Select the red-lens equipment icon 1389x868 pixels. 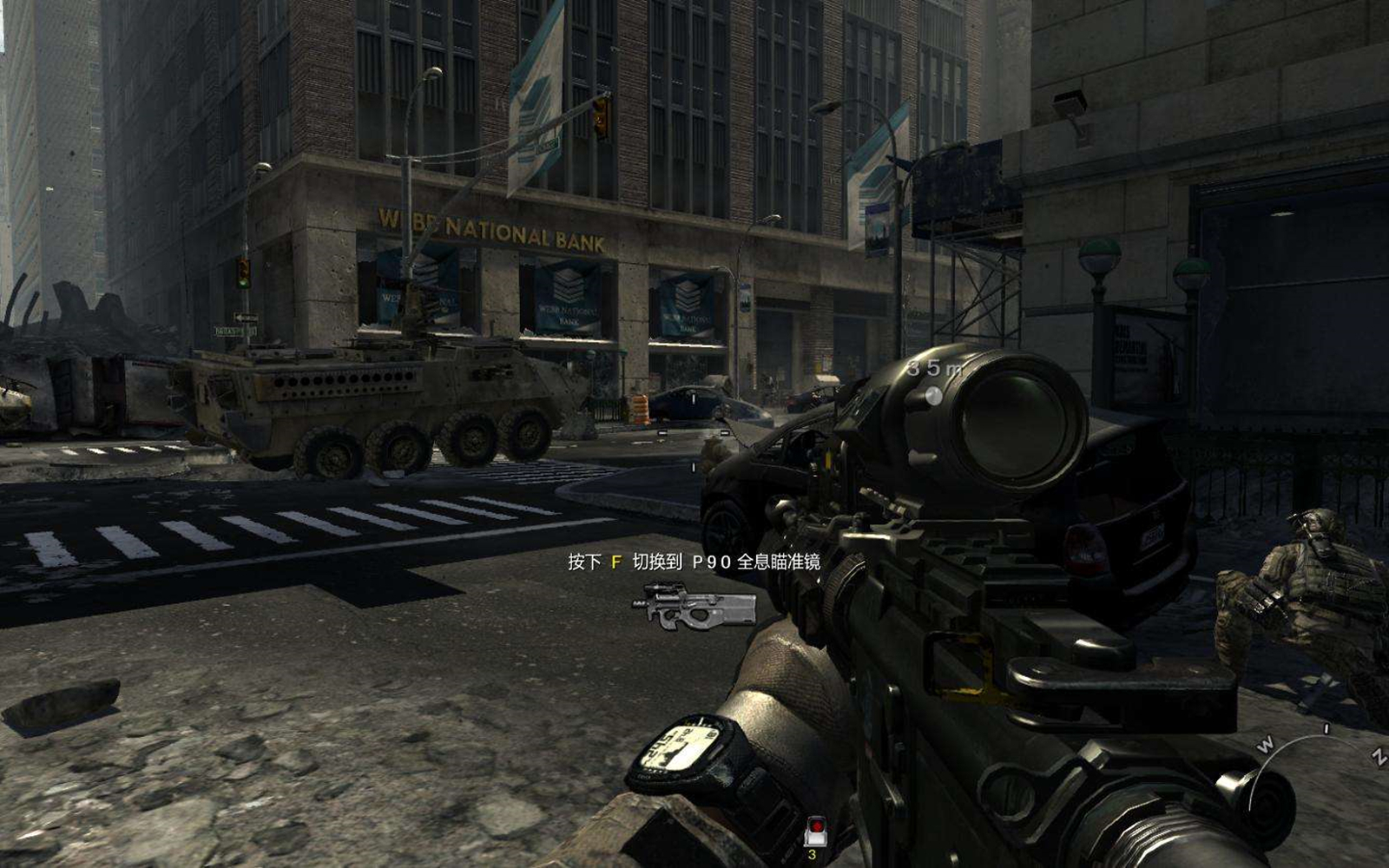point(814,831)
